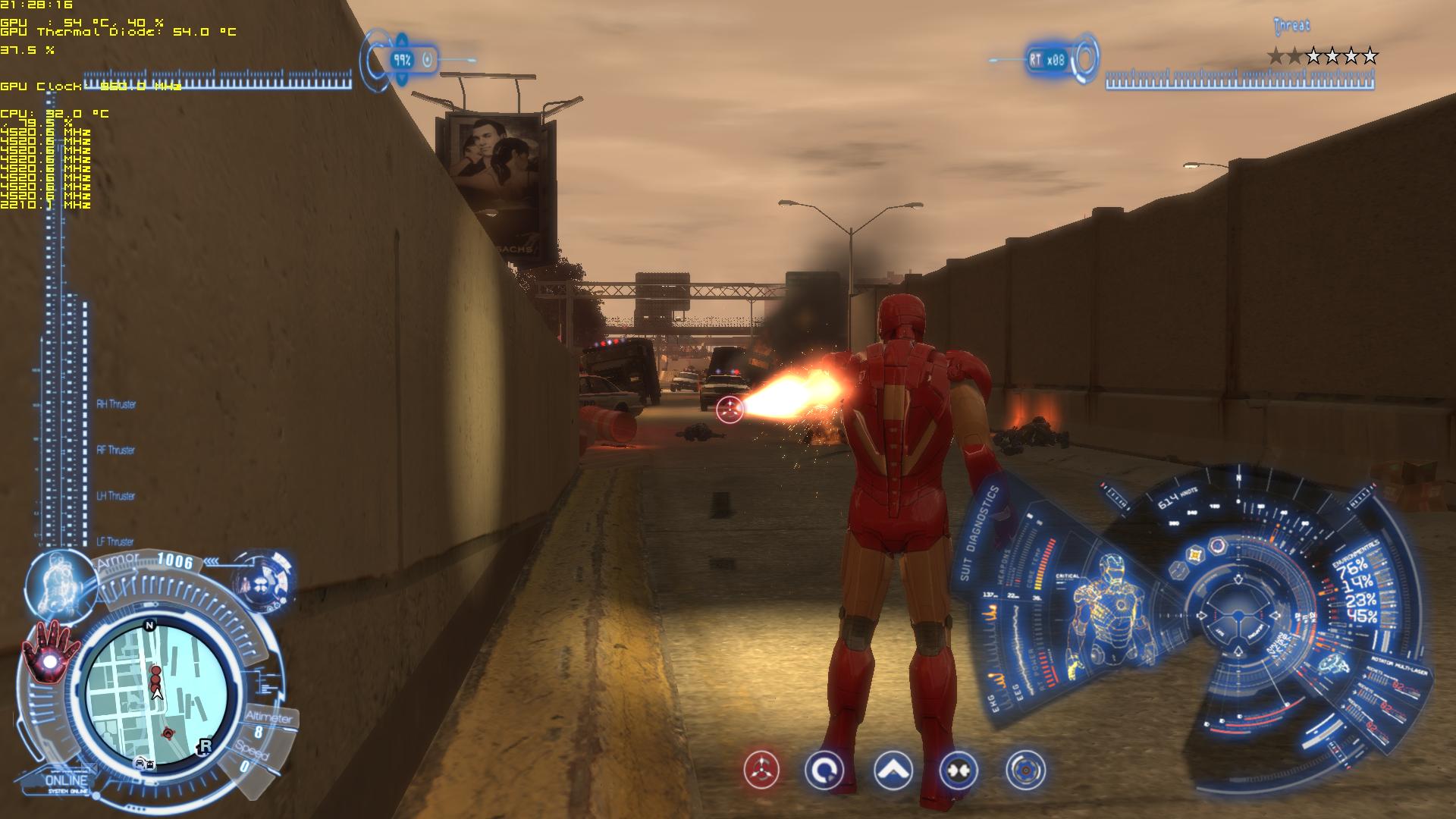The width and height of the screenshot is (1456, 819).
Task: Activate the white ring ability icon
Action: click(x=824, y=770)
